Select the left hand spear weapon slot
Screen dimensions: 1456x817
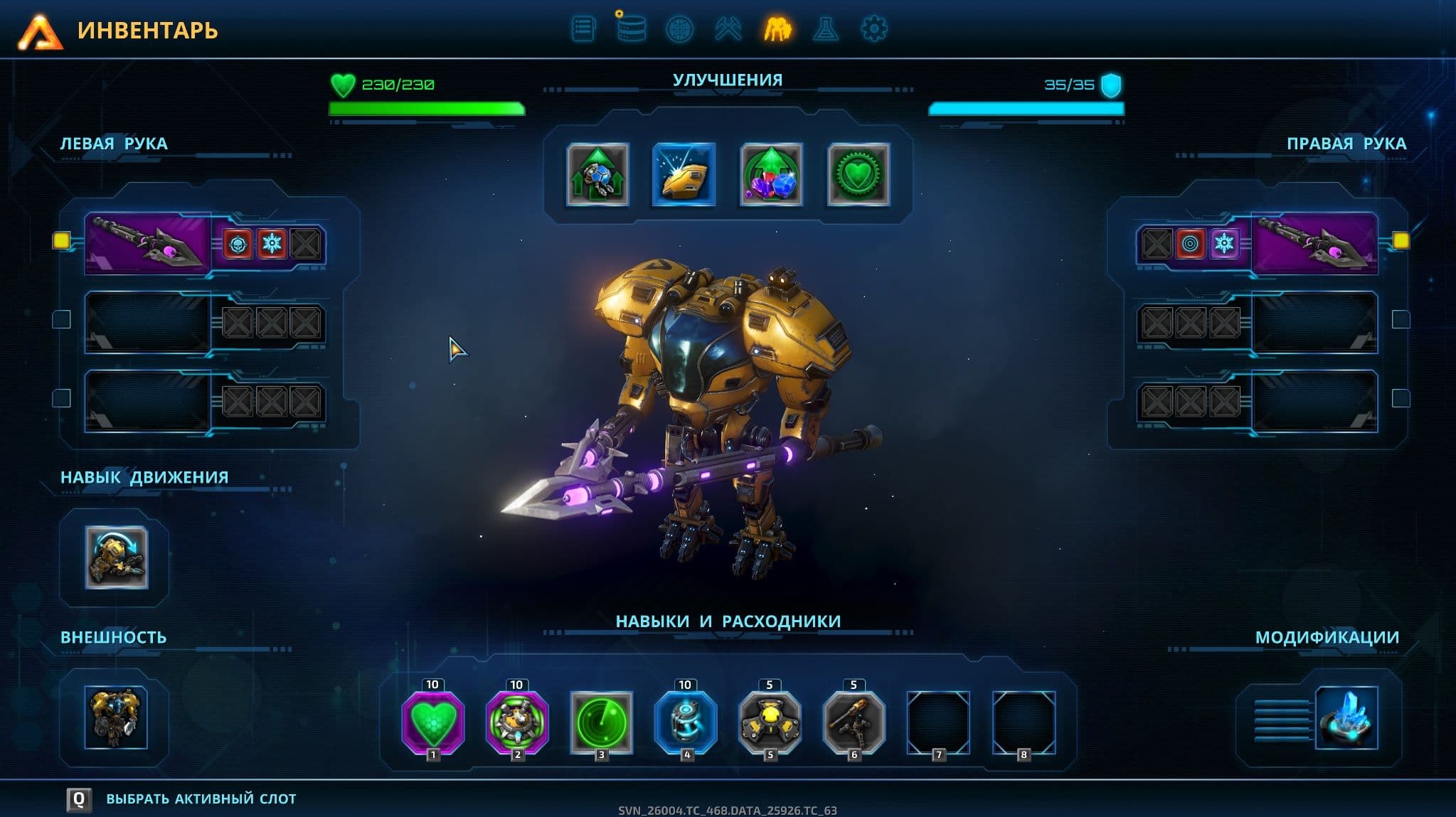pos(147,243)
